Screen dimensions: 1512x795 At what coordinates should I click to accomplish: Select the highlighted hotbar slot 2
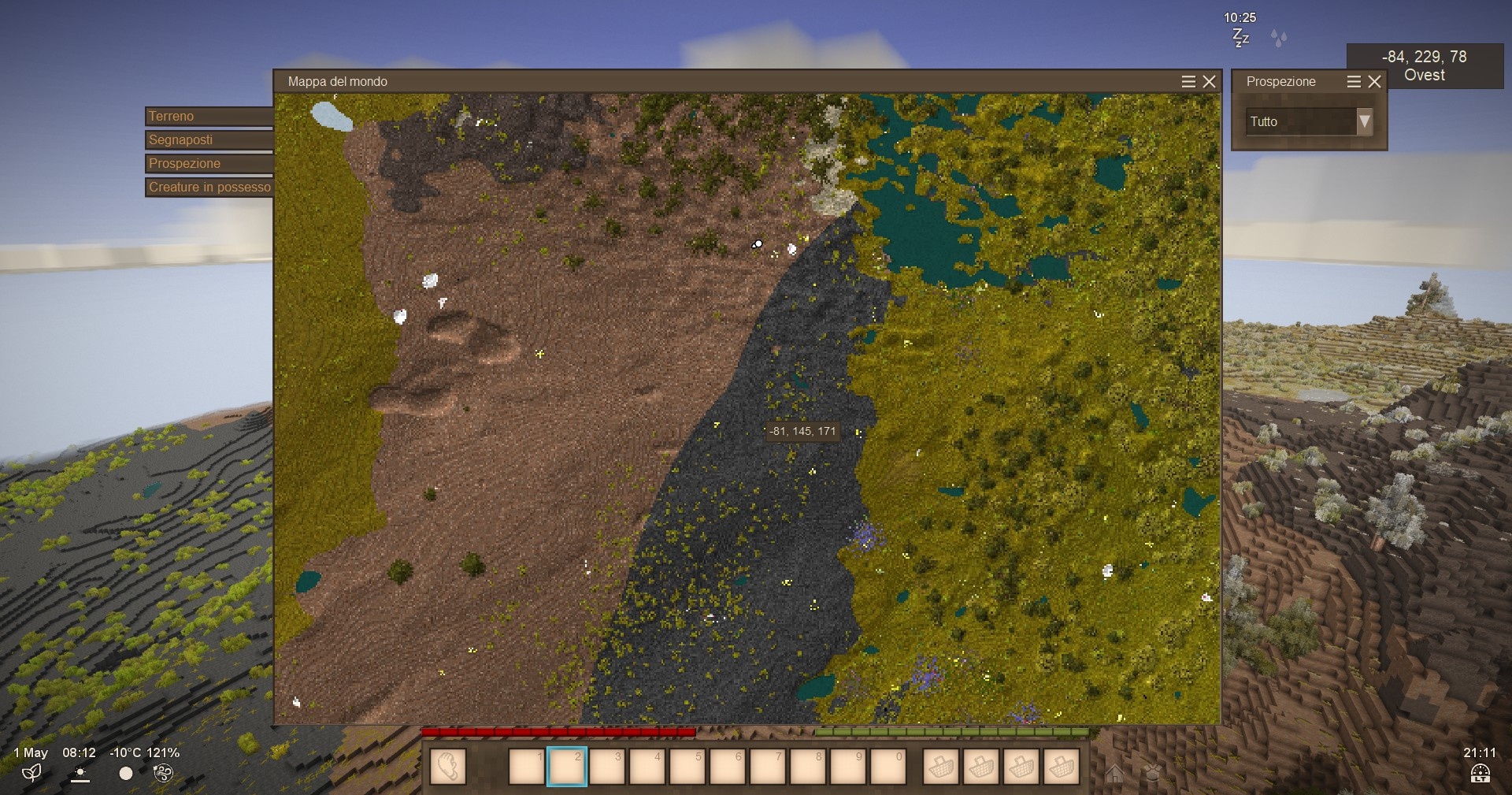[x=567, y=767]
